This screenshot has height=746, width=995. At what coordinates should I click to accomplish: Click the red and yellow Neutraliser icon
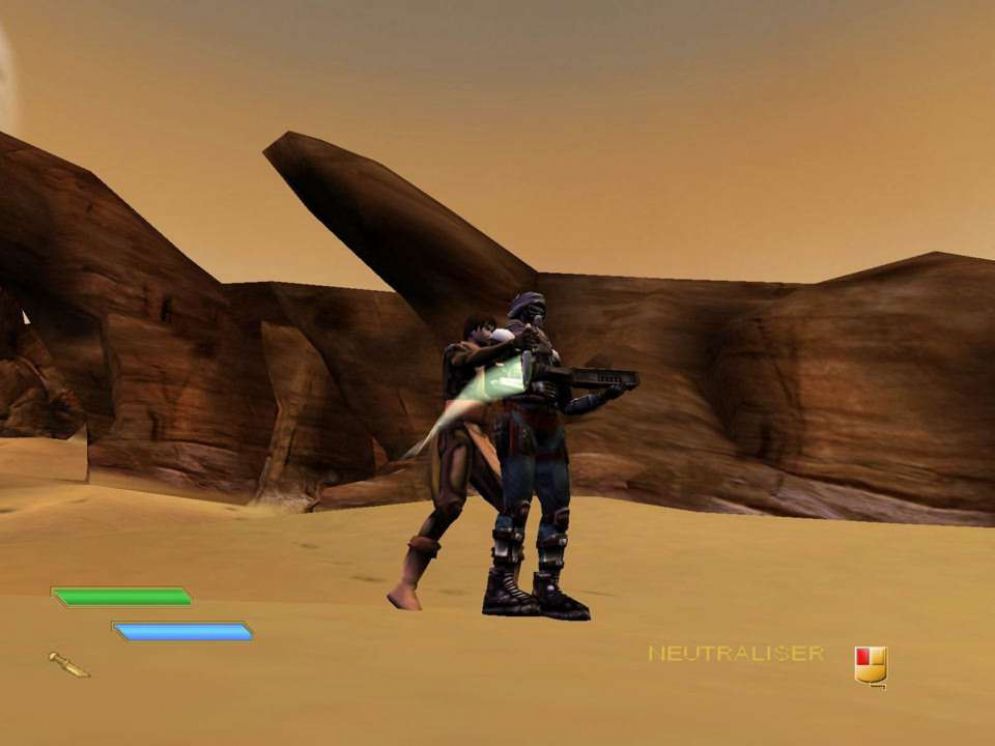point(870,664)
